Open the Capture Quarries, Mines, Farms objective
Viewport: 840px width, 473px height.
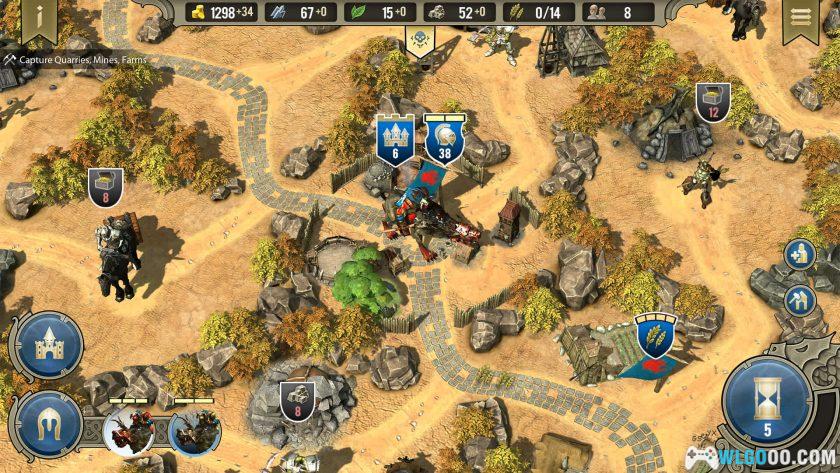coord(75,60)
